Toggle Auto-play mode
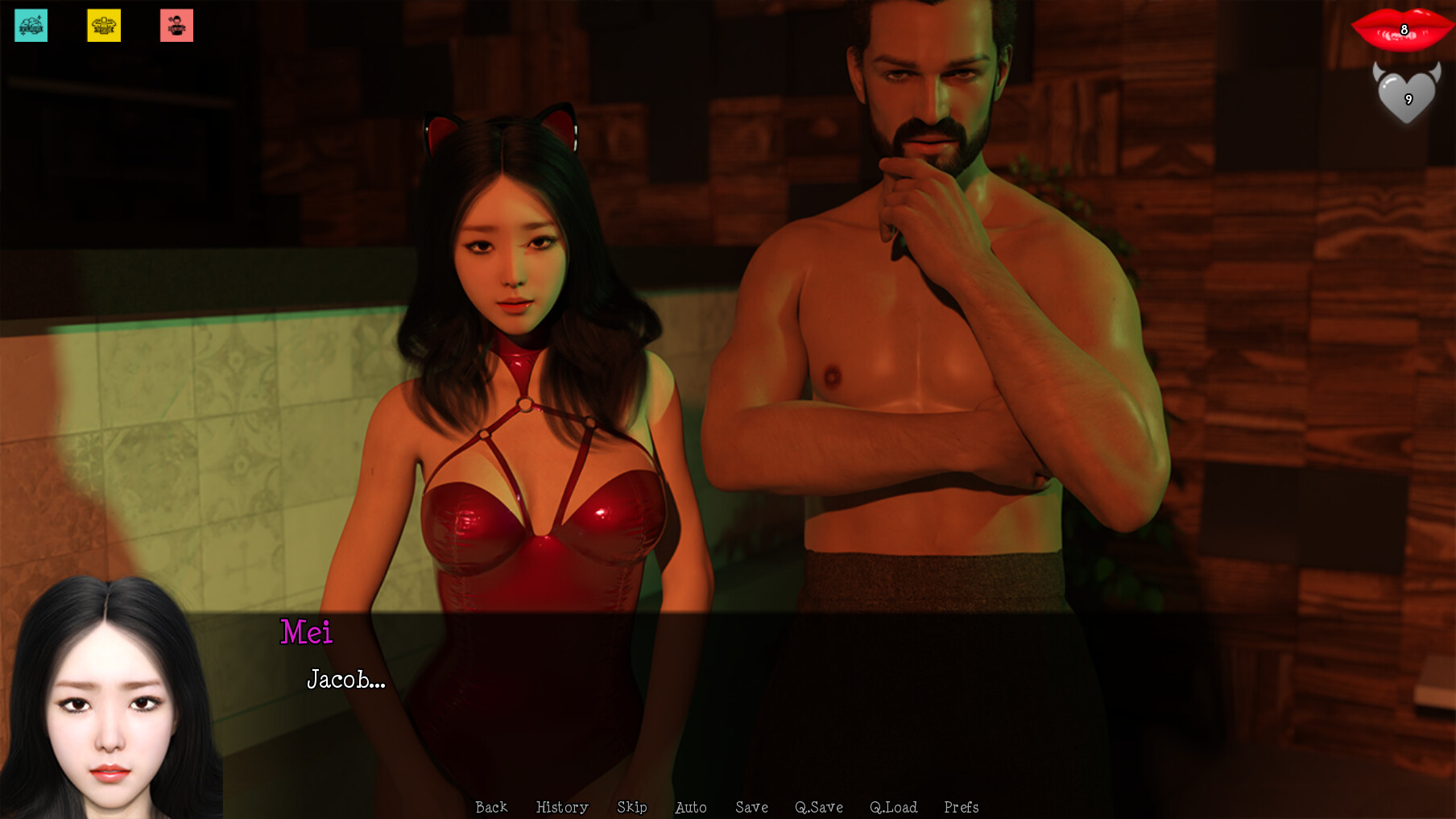Screen dimensions: 1456x819 691,807
